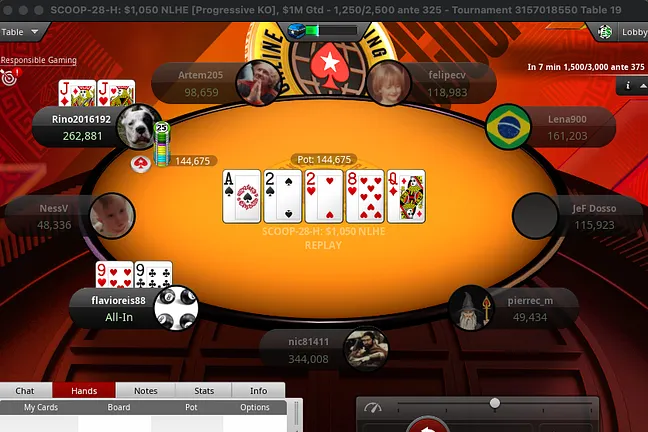Select the Stats tab

coord(204,391)
